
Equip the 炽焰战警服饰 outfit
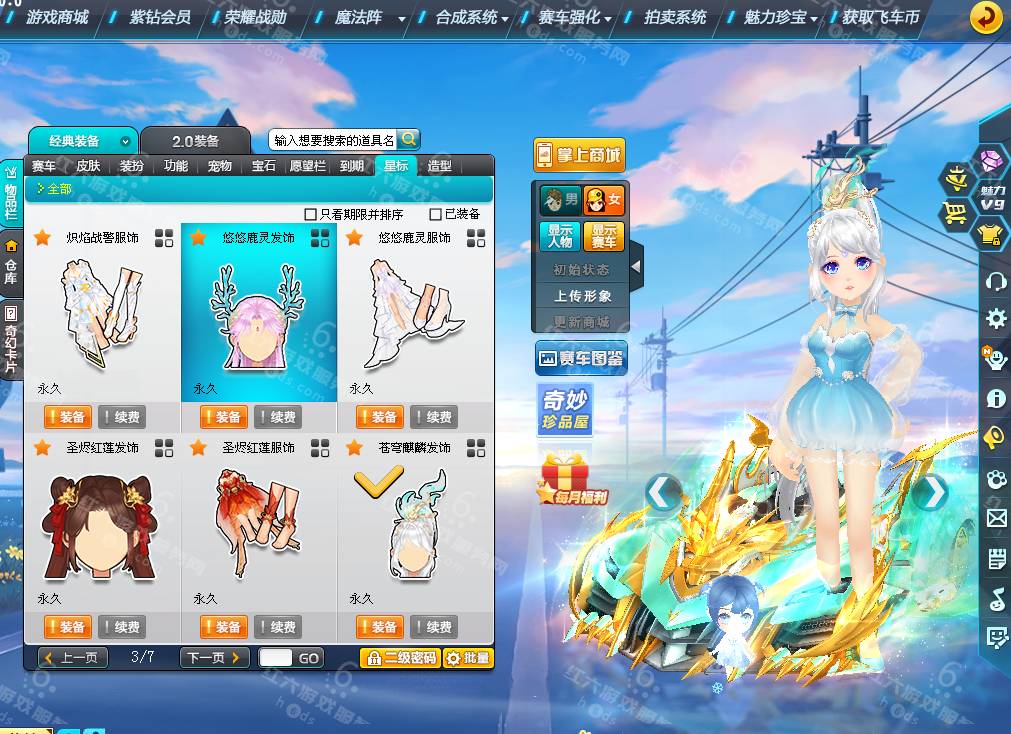(68, 417)
